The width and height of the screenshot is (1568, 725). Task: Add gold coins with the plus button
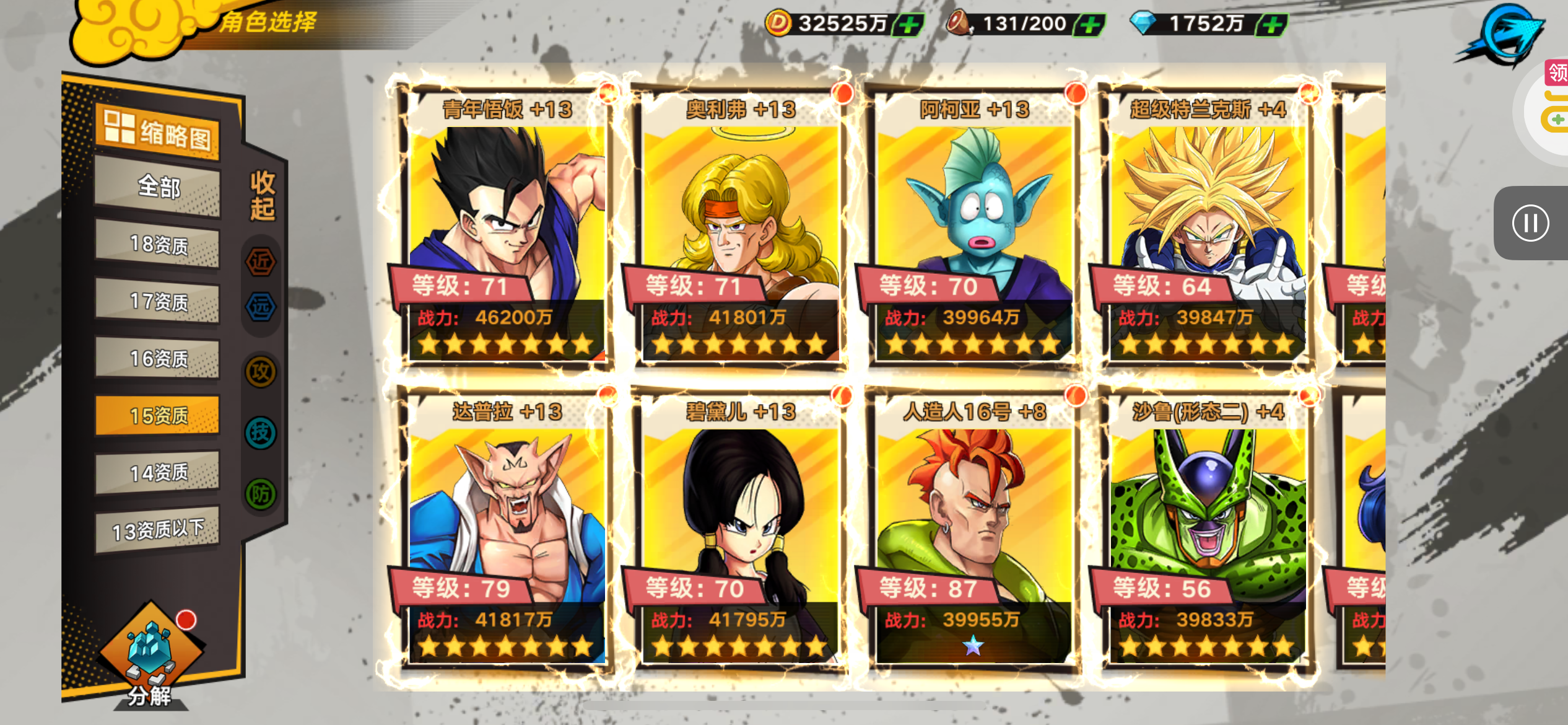[x=908, y=25]
